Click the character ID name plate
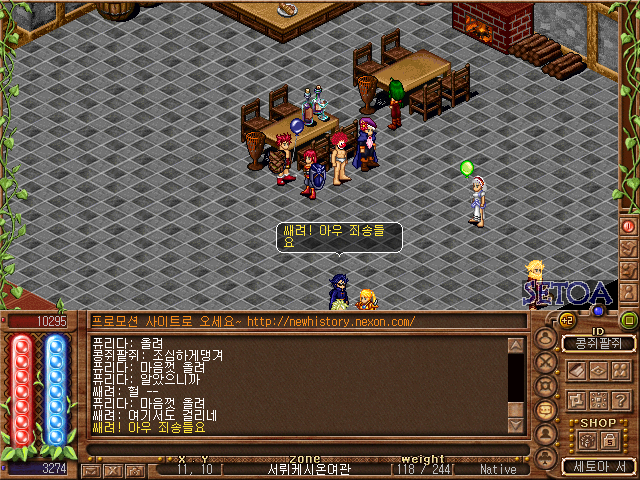Image resolution: width=640 pixels, height=480 pixels. click(597, 344)
